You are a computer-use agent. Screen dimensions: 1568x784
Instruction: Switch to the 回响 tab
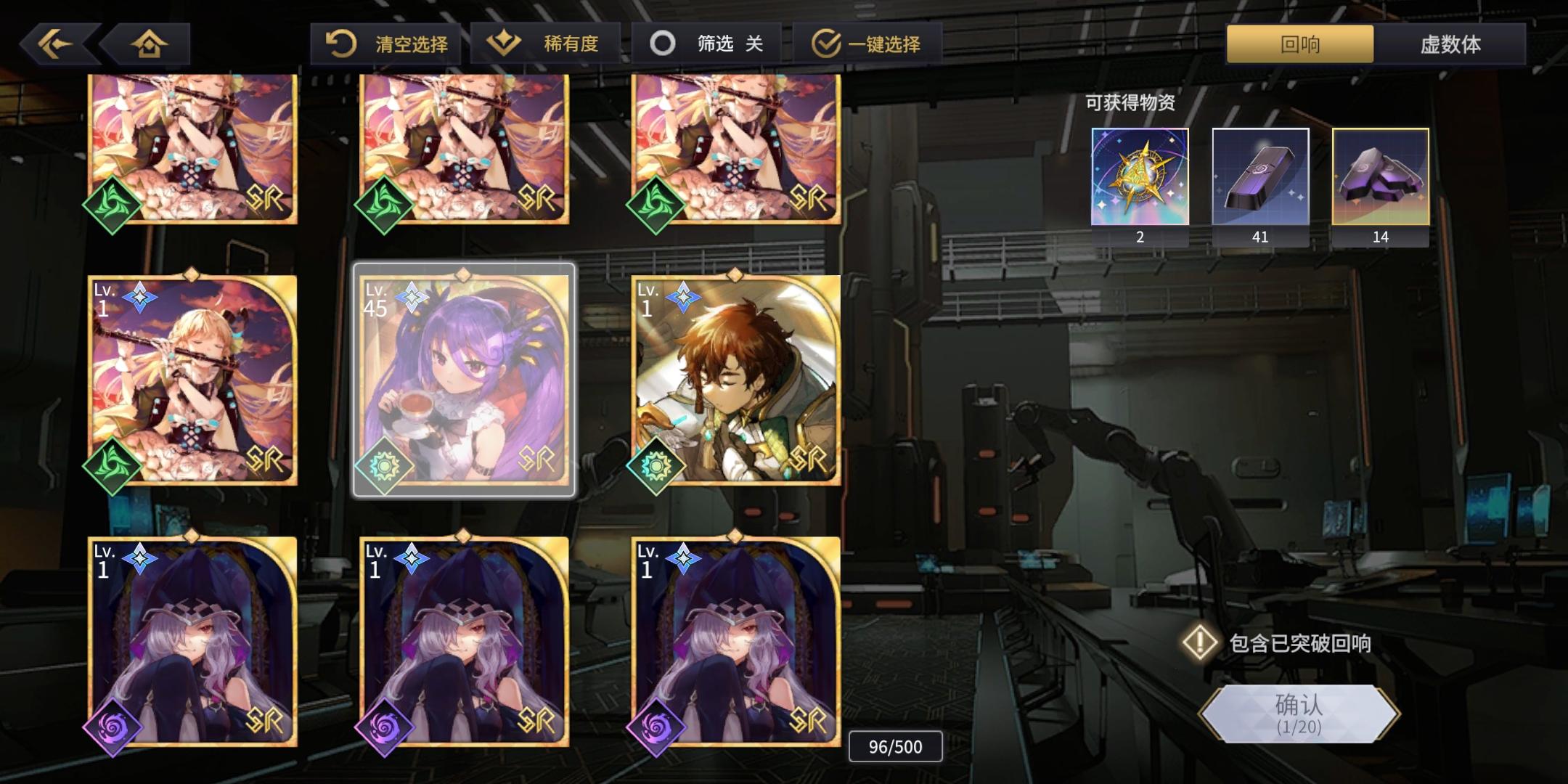[x=1297, y=45]
